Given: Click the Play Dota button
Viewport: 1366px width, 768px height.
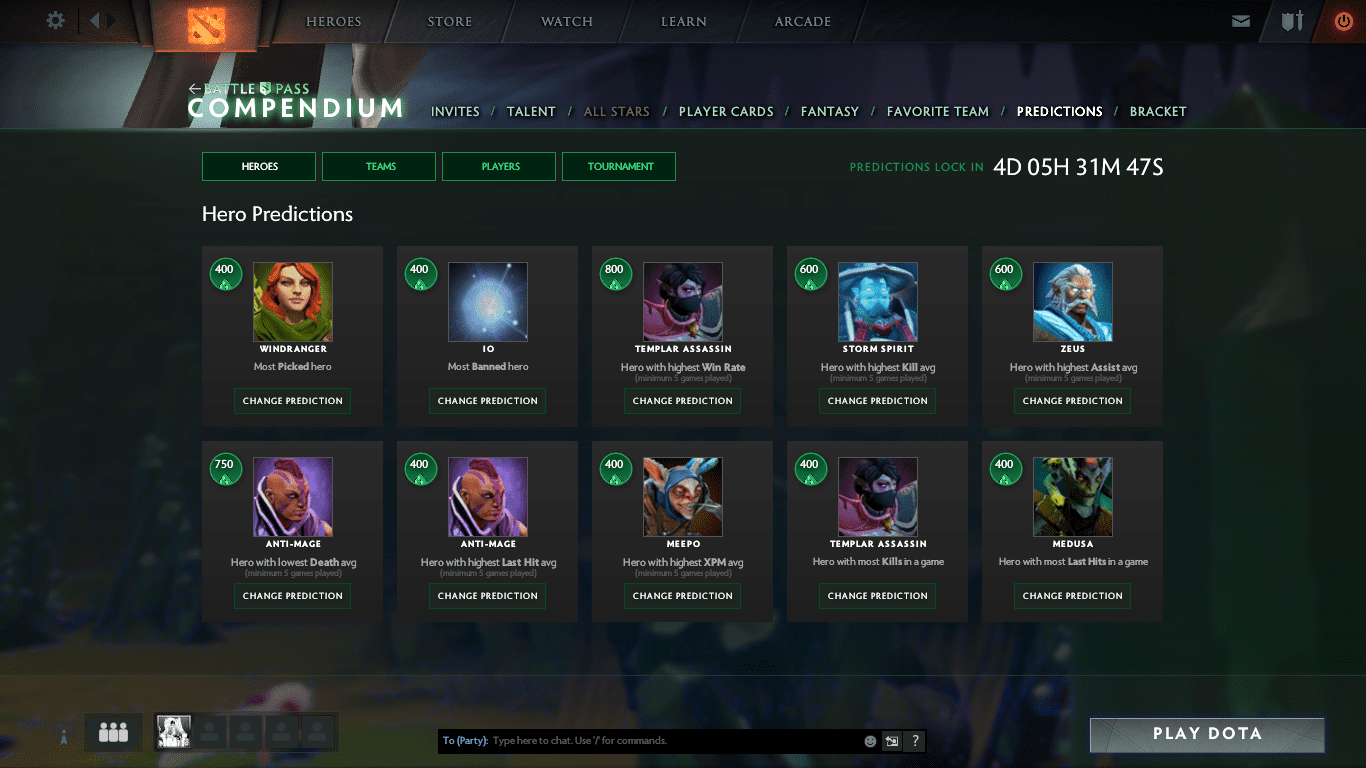Looking at the screenshot, I should click(x=1207, y=734).
